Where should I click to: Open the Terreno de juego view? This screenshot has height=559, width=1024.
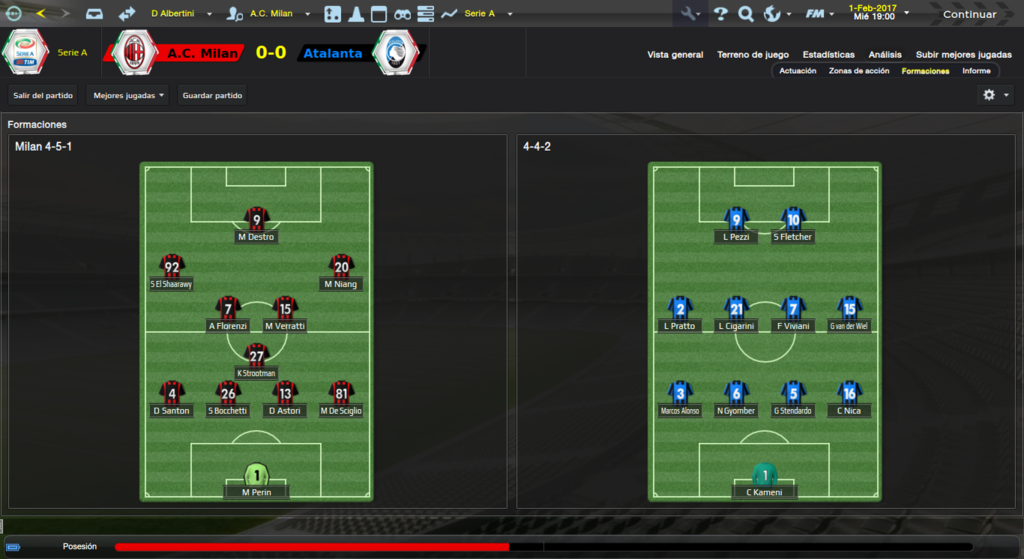point(753,55)
